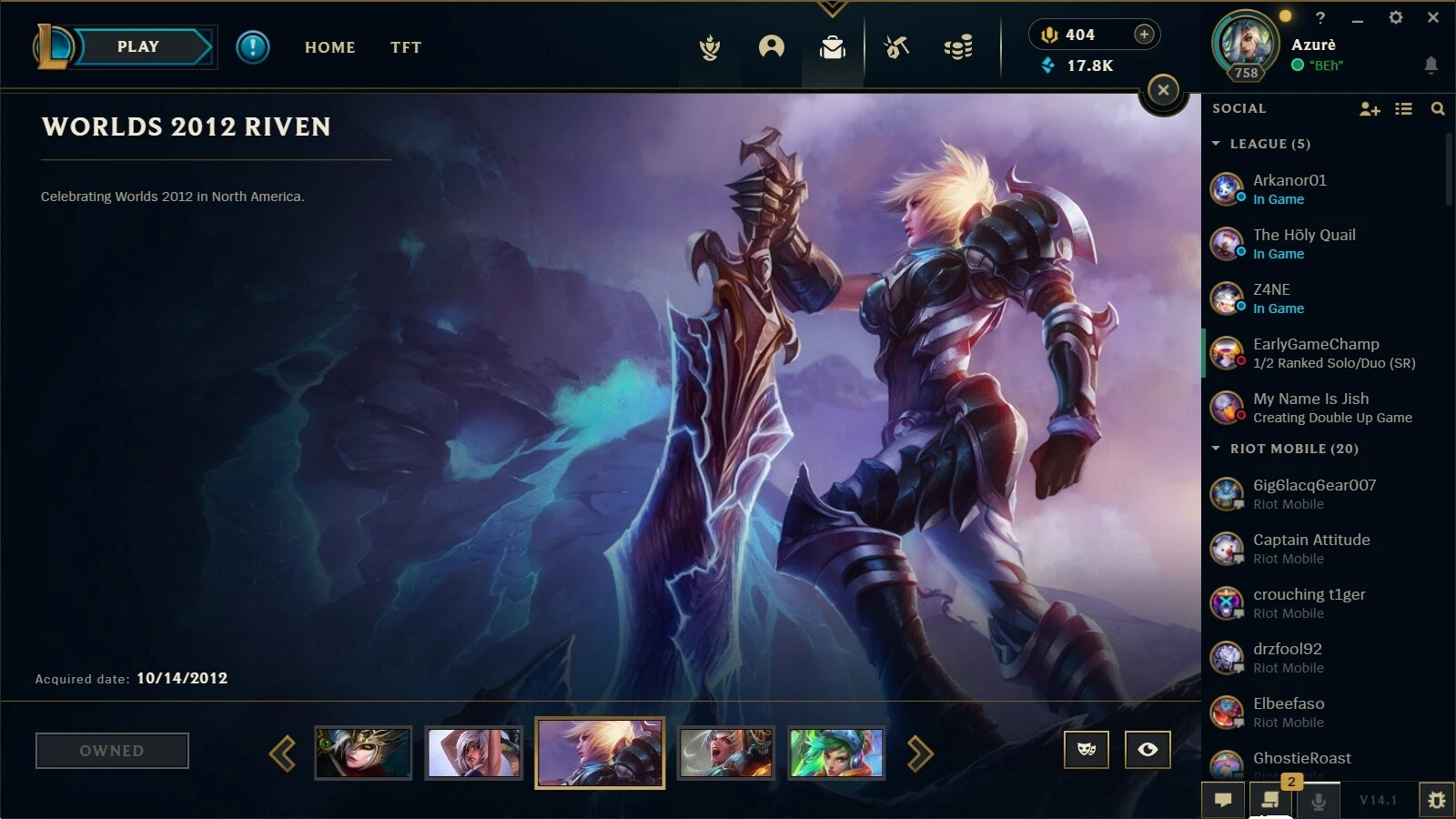1456x819 pixels.
Task: Open Loot via the pickaxe icon
Action: 895,49
